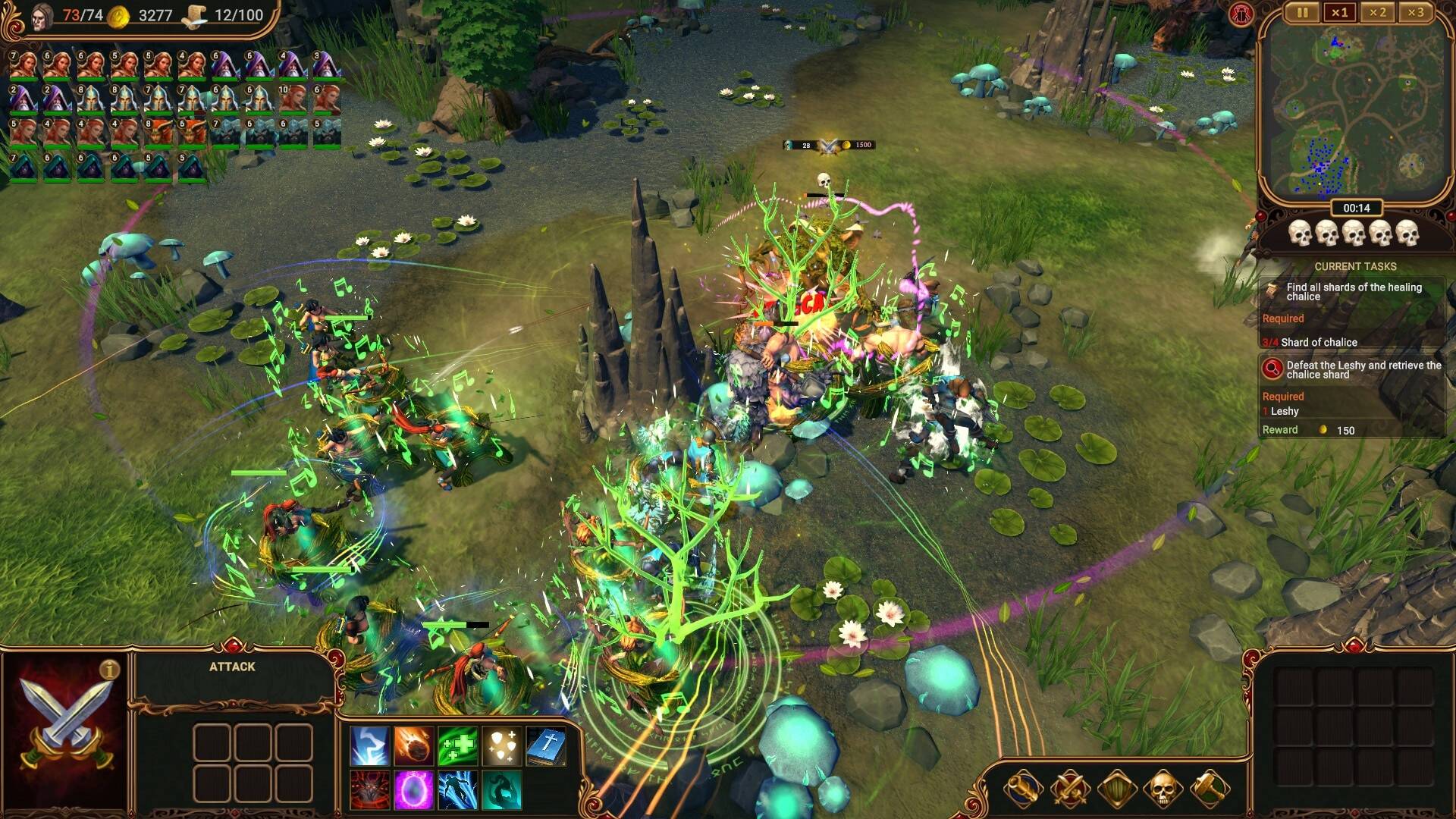Activate the green healing crosses spell

(458, 745)
